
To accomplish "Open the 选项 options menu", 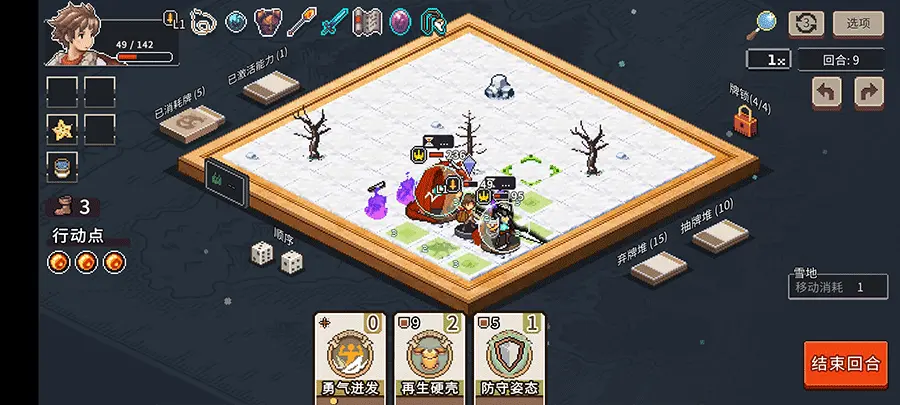I will [x=858, y=23].
